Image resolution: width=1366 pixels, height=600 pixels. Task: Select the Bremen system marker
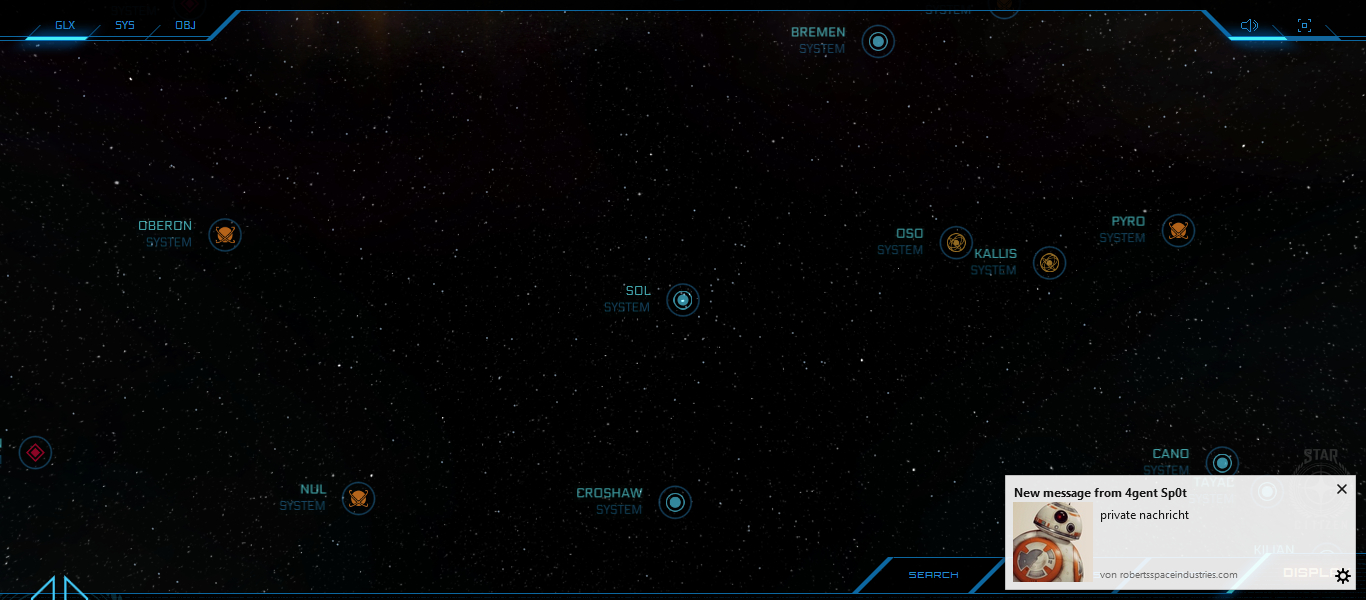(x=878, y=41)
